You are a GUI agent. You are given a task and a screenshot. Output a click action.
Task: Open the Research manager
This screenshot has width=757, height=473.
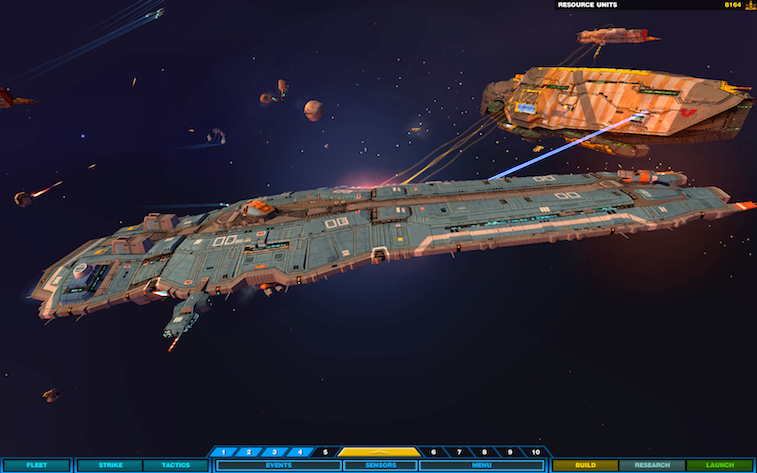652,465
